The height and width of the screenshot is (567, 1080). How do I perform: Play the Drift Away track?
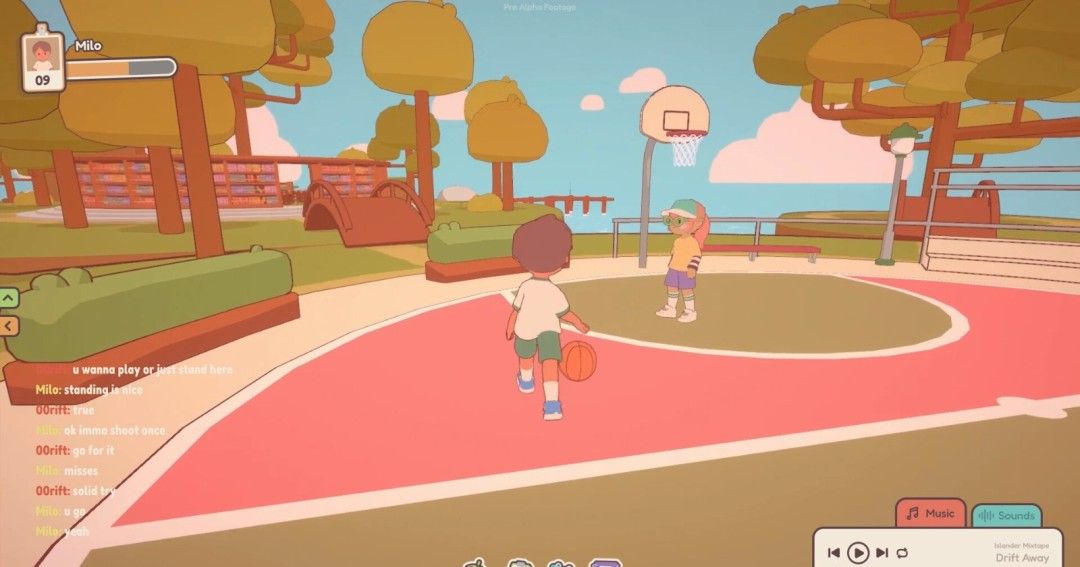coord(858,552)
